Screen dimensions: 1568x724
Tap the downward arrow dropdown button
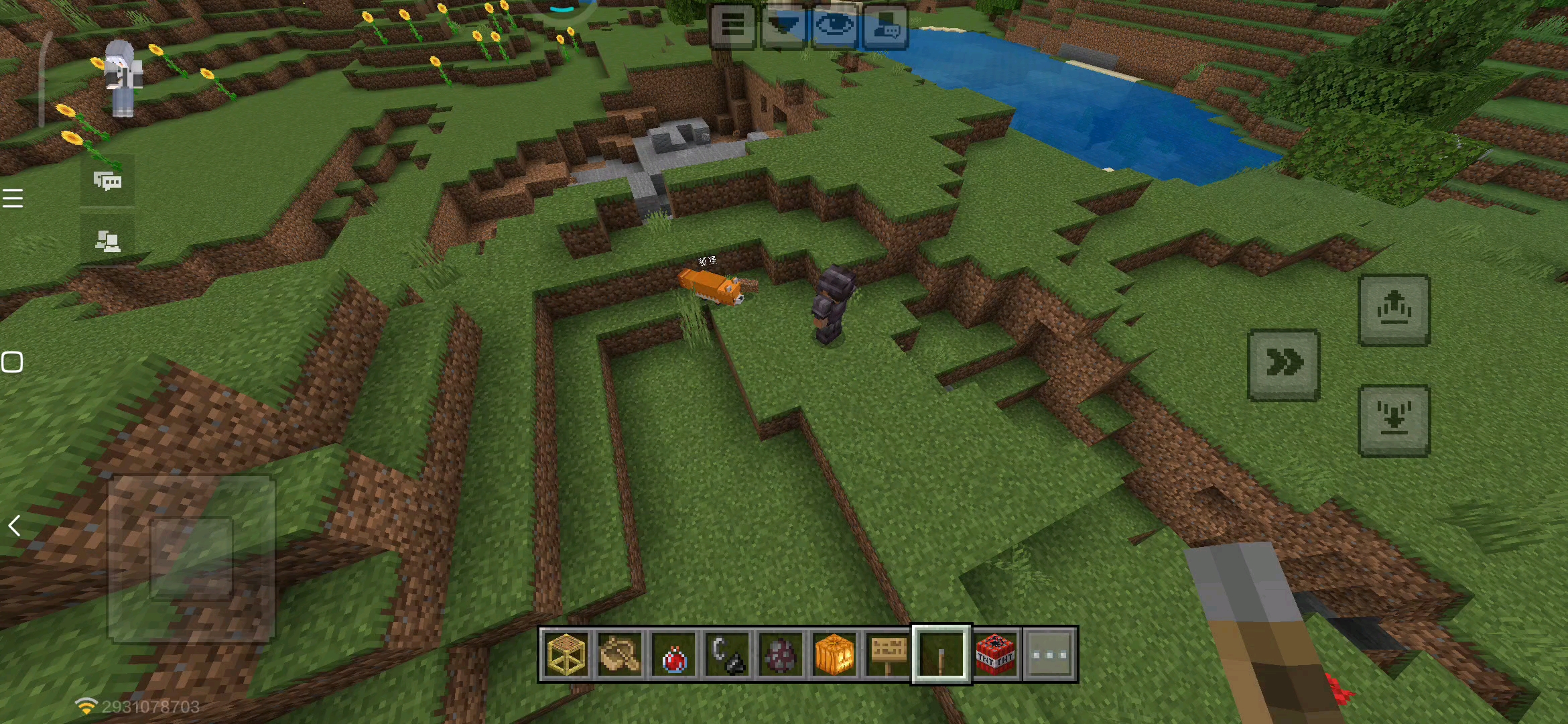tap(783, 27)
